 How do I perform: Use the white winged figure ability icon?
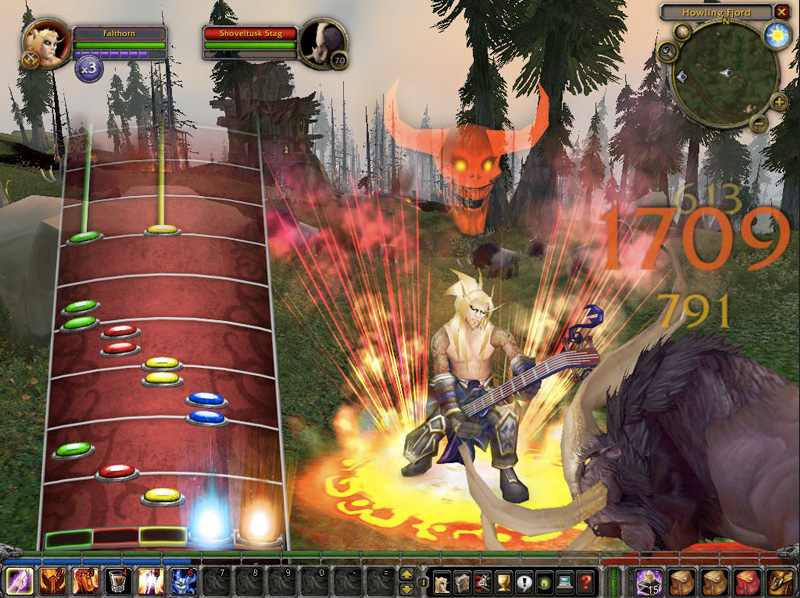[150, 581]
